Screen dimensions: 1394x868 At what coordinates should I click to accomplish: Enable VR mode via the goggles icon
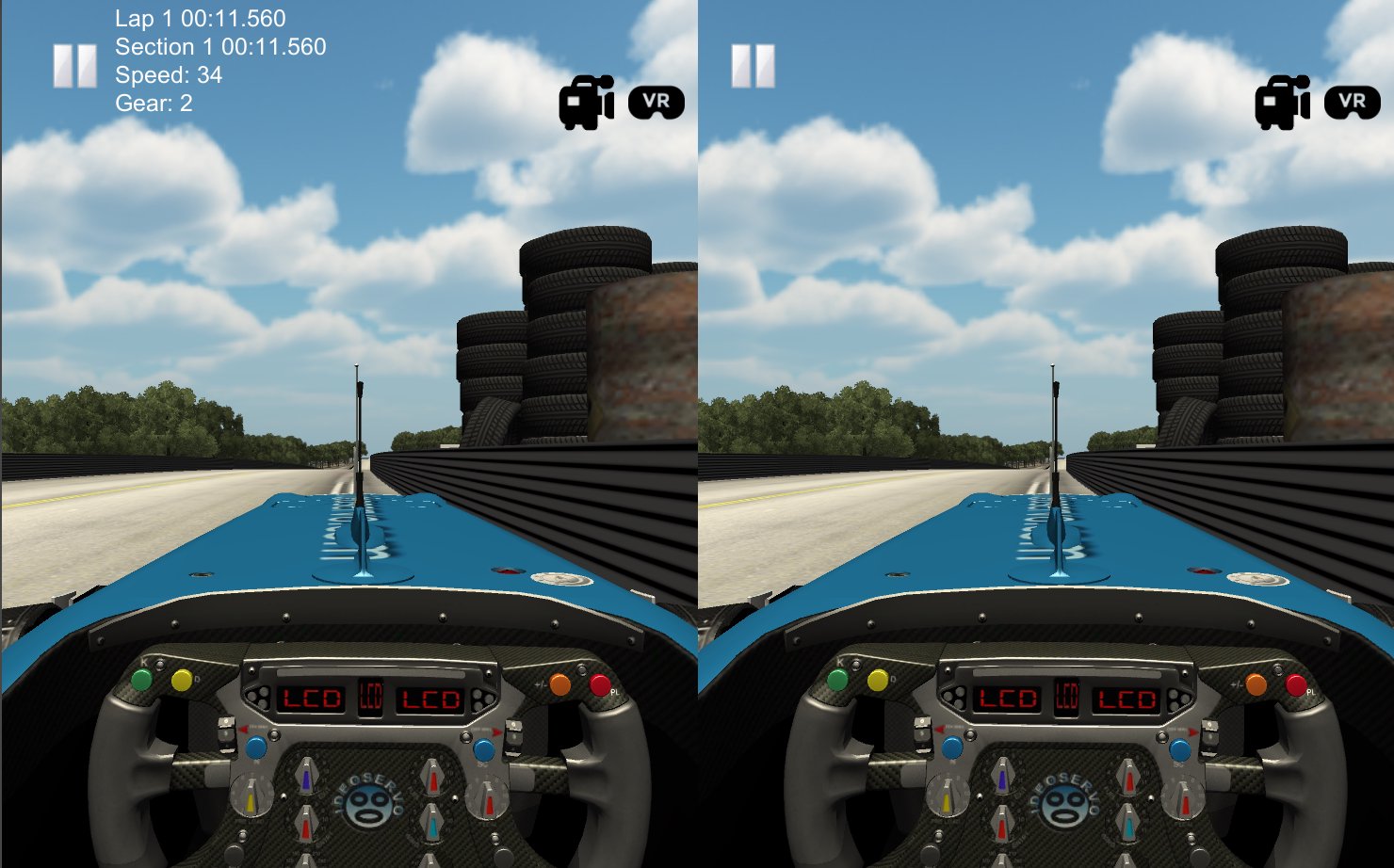657,102
